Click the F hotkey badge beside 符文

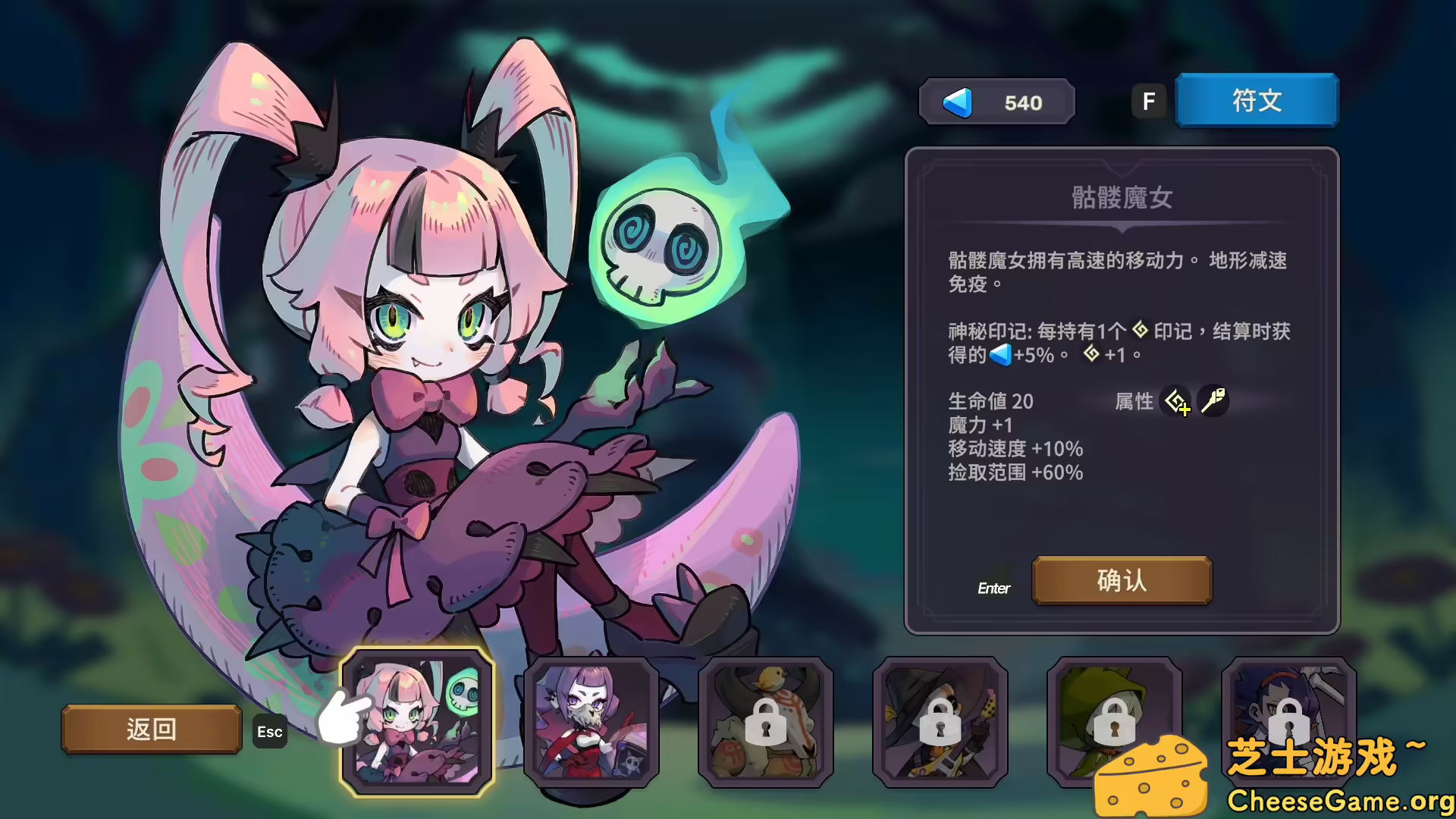(x=1149, y=99)
